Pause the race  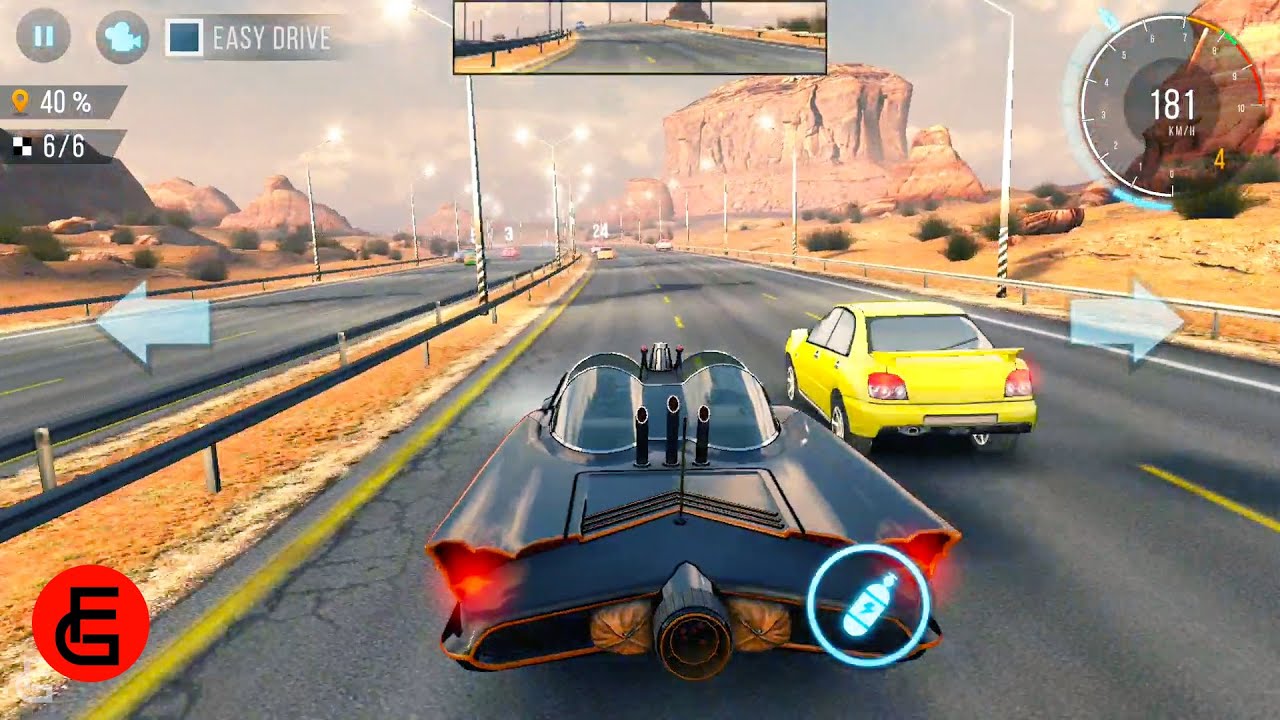point(43,37)
